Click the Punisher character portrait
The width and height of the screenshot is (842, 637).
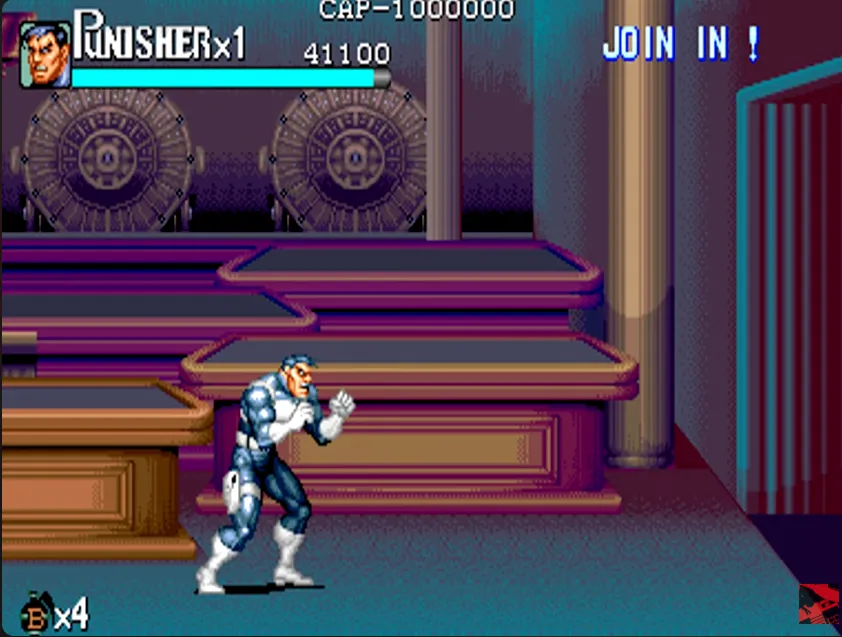(45, 55)
